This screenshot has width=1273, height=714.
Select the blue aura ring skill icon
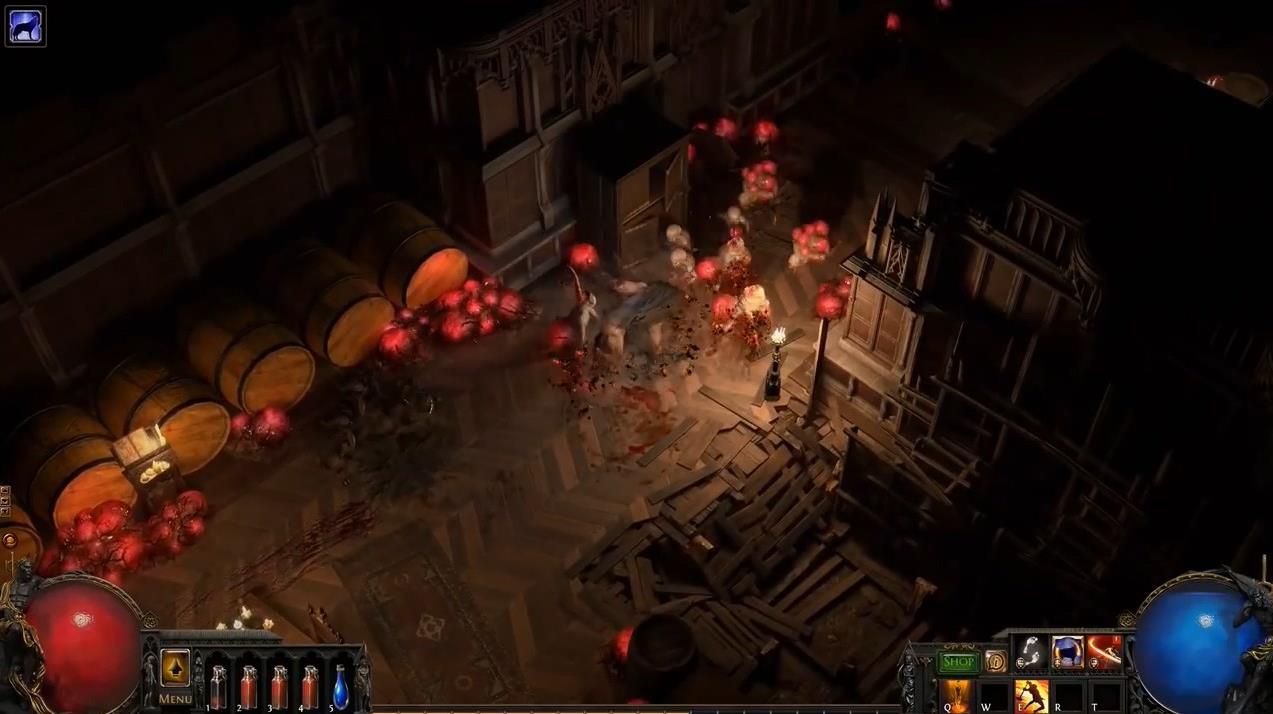coord(1067,653)
